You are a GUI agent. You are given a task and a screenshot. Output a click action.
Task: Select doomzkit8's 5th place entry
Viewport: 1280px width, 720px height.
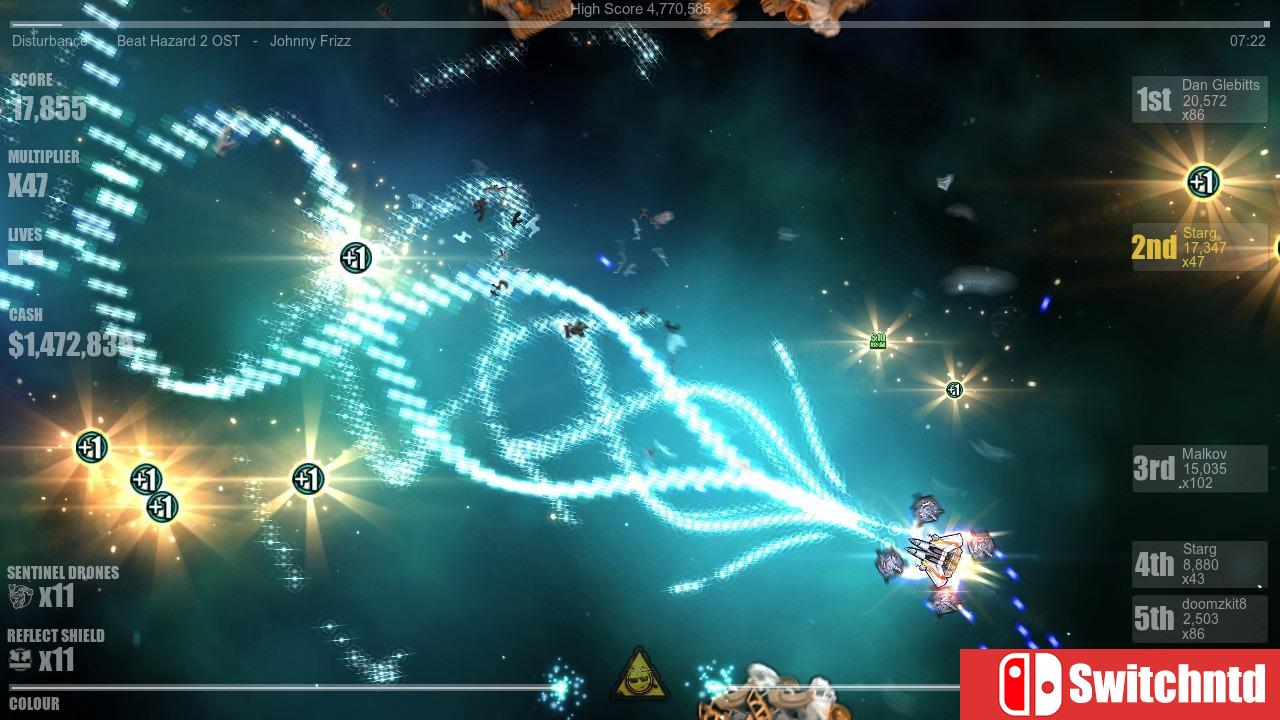tap(1199, 618)
